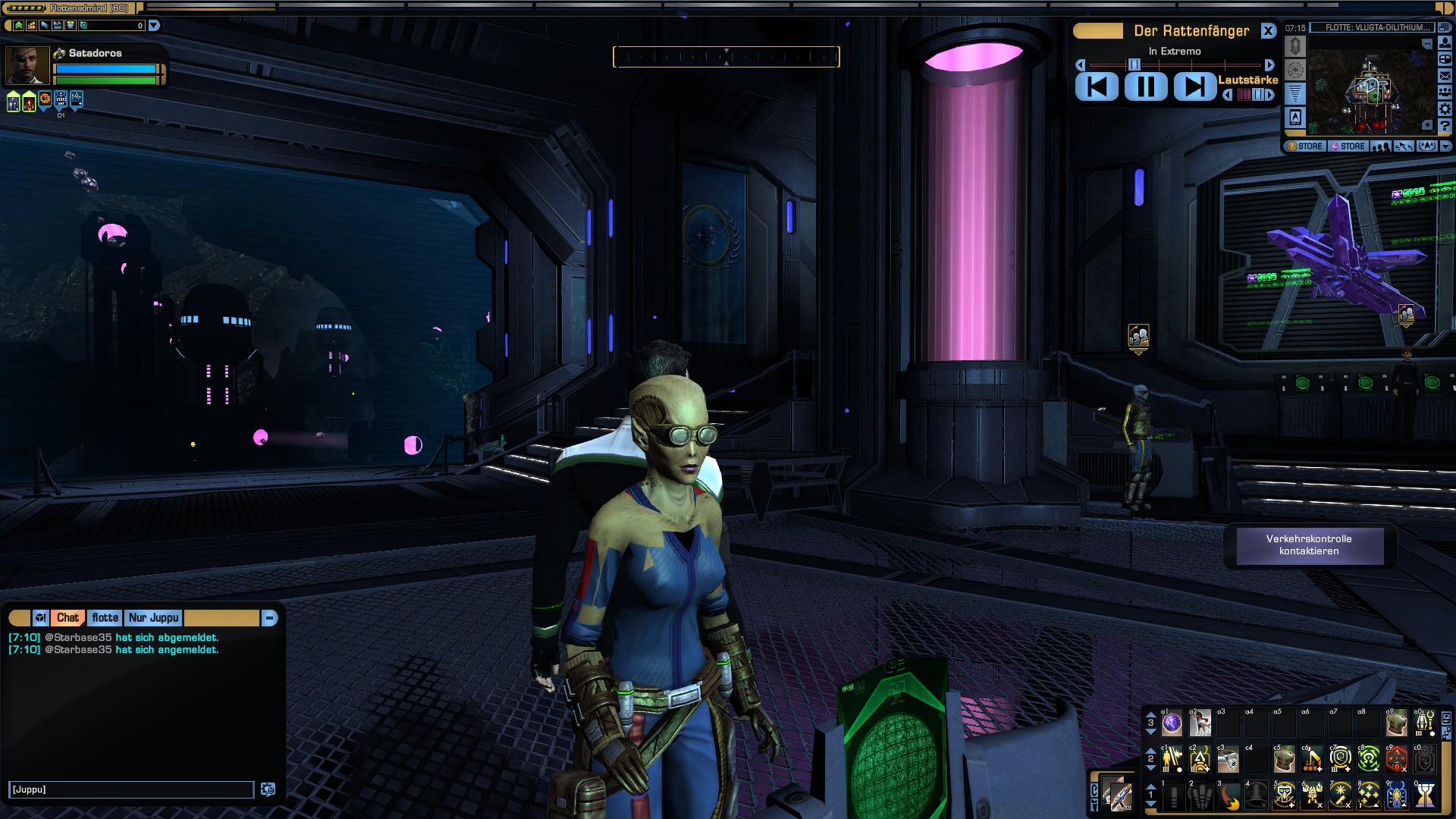Open the mail envelope icon
The height and width of the screenshot is (819, 1456).
(x=1445, y=75)
